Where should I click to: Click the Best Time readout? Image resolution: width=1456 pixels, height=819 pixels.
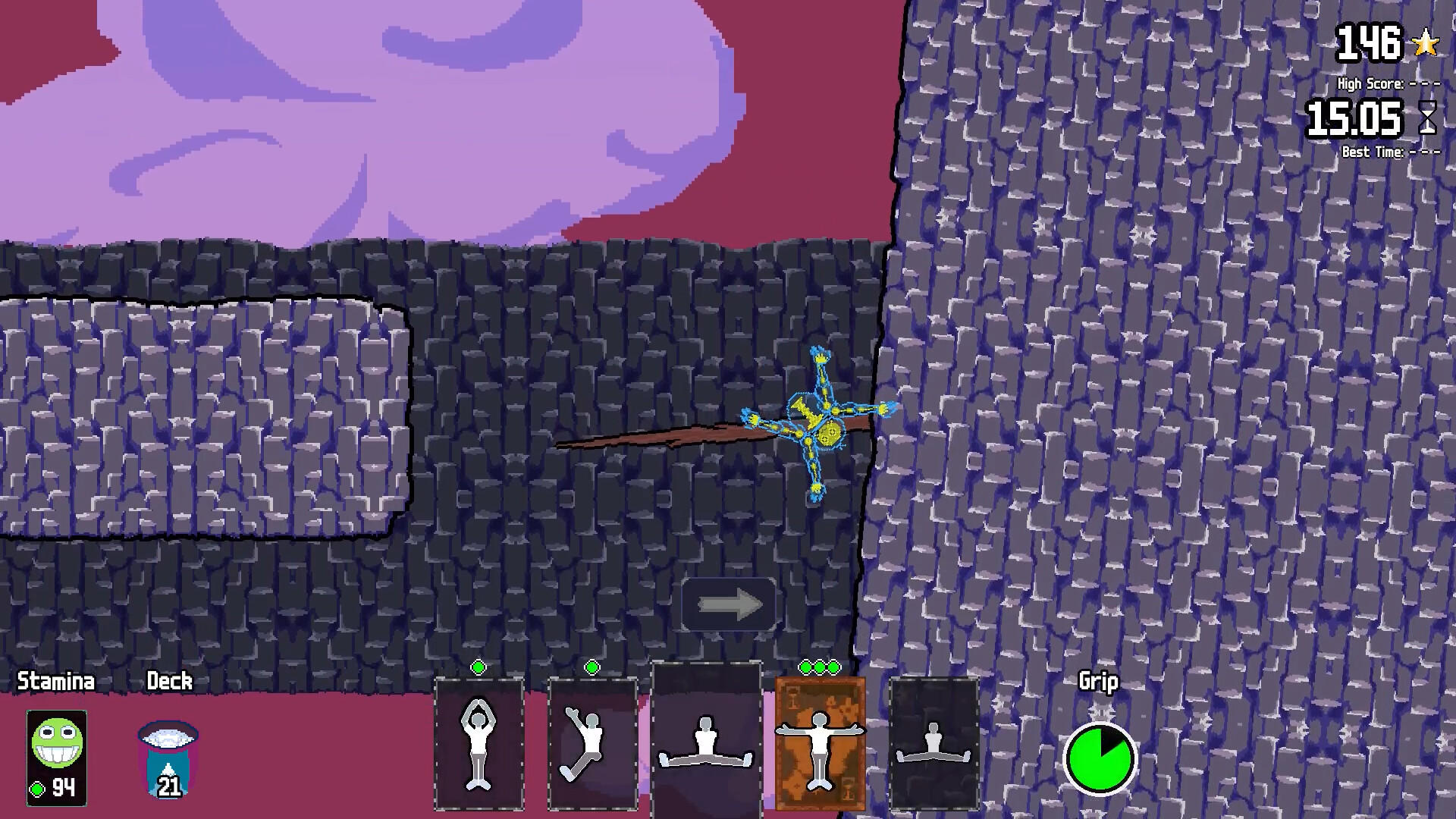click(x=1377, y=152)
